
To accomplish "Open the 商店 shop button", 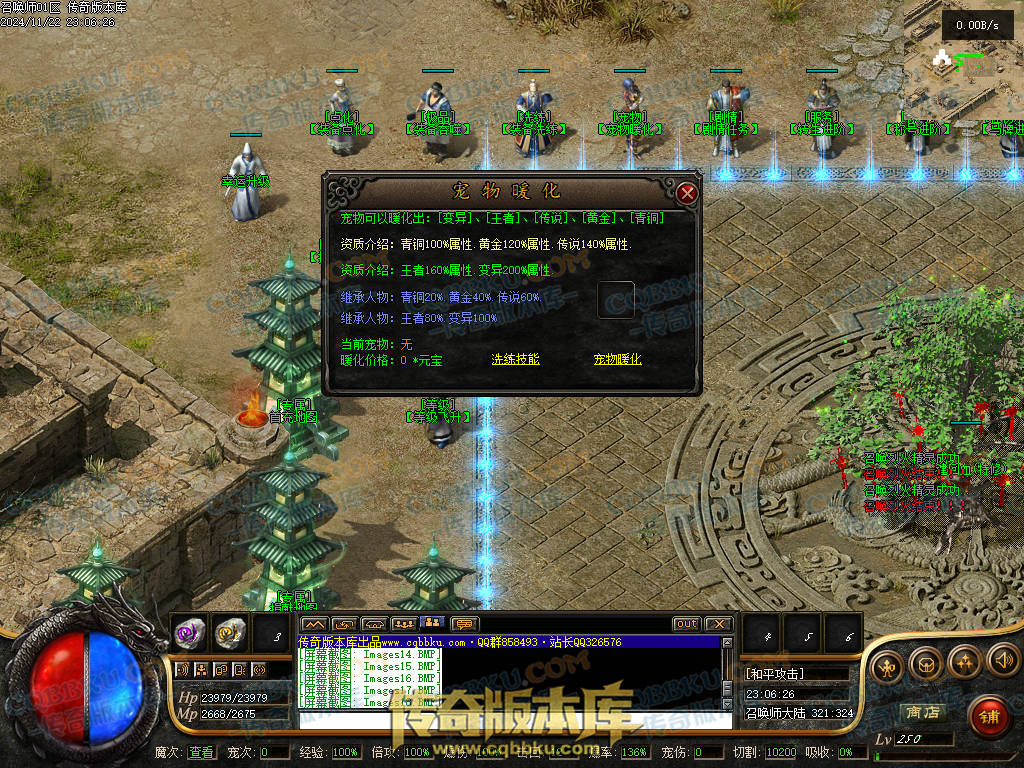I will (x=922, y=712).
